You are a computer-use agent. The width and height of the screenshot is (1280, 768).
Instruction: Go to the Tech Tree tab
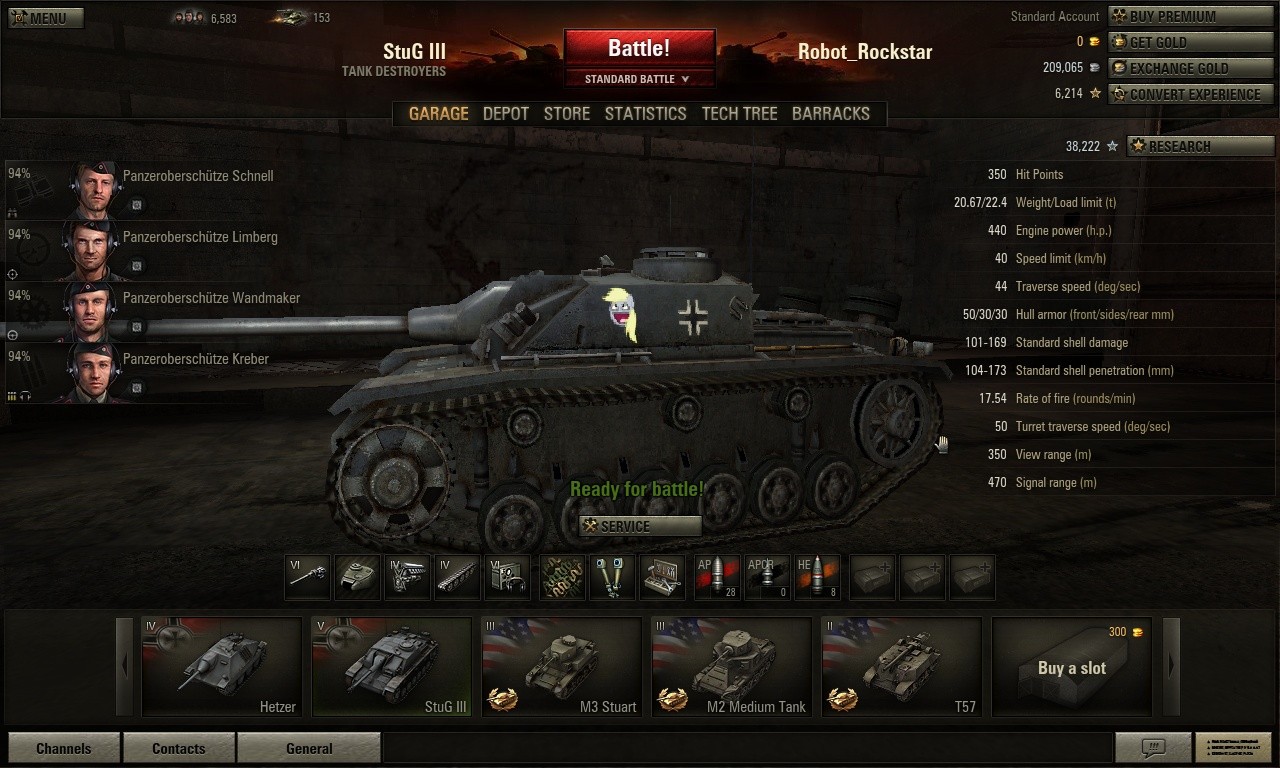coord(739,114)
